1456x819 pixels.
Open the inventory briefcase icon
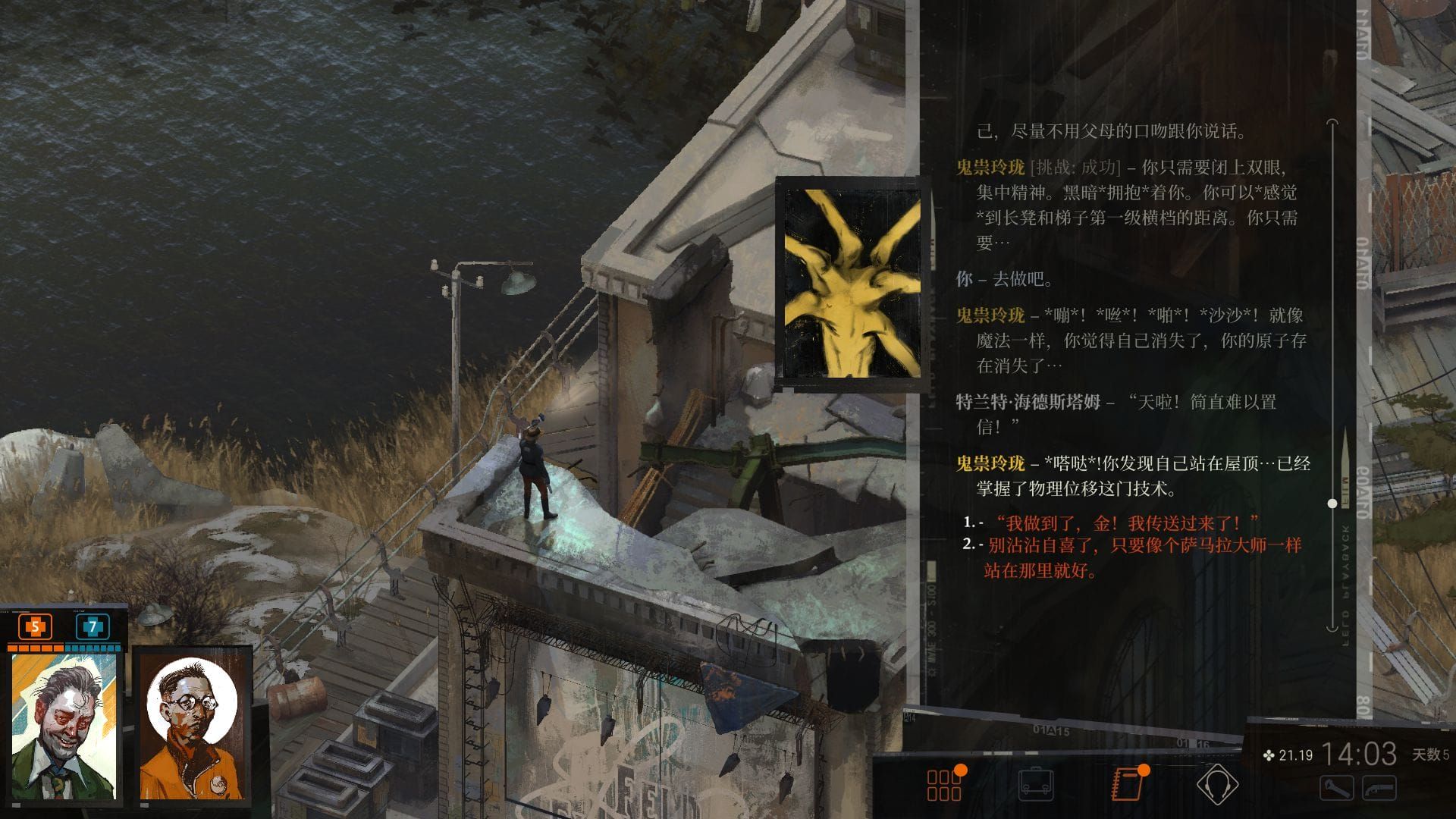1035,784
